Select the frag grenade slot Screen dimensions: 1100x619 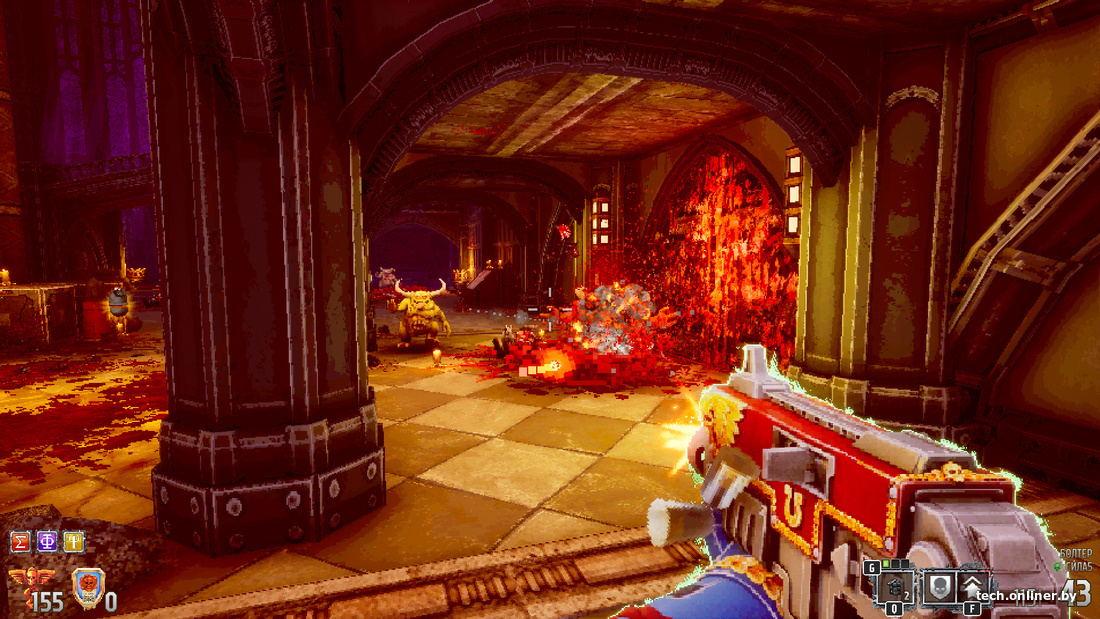point(896,587)
